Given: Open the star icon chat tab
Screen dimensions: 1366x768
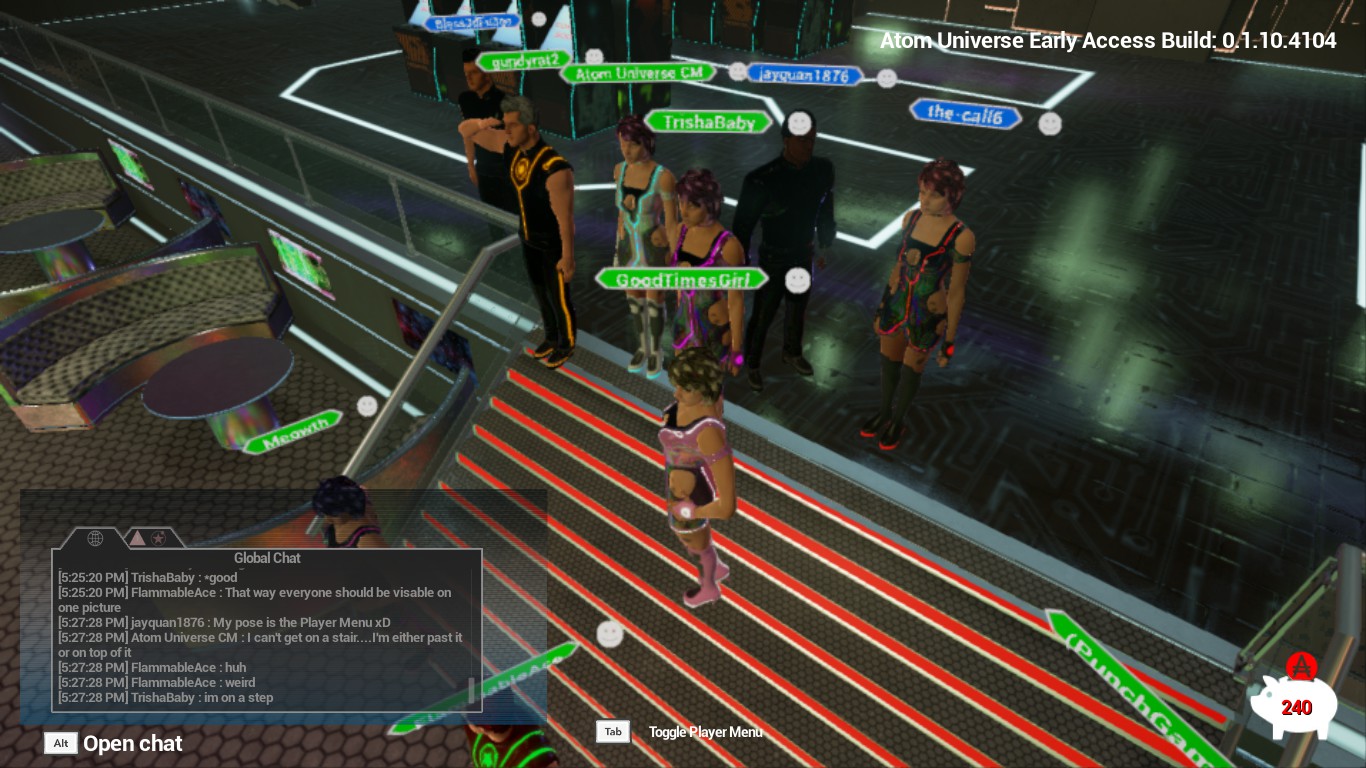Looking at the screenshot, I should click(x=159, y=539).
